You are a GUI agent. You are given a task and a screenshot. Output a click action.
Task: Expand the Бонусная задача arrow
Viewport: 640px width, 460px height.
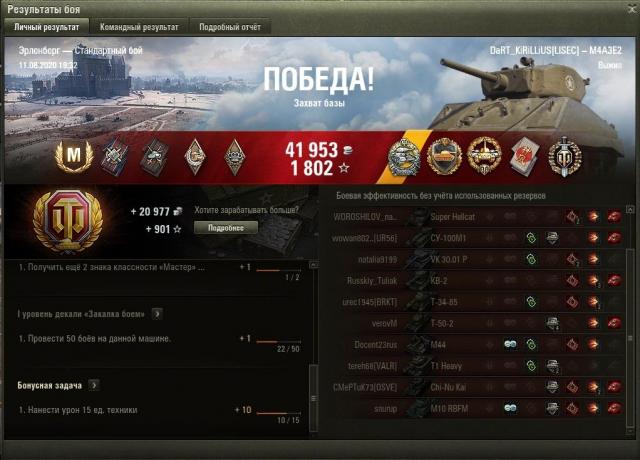point(94,384)
